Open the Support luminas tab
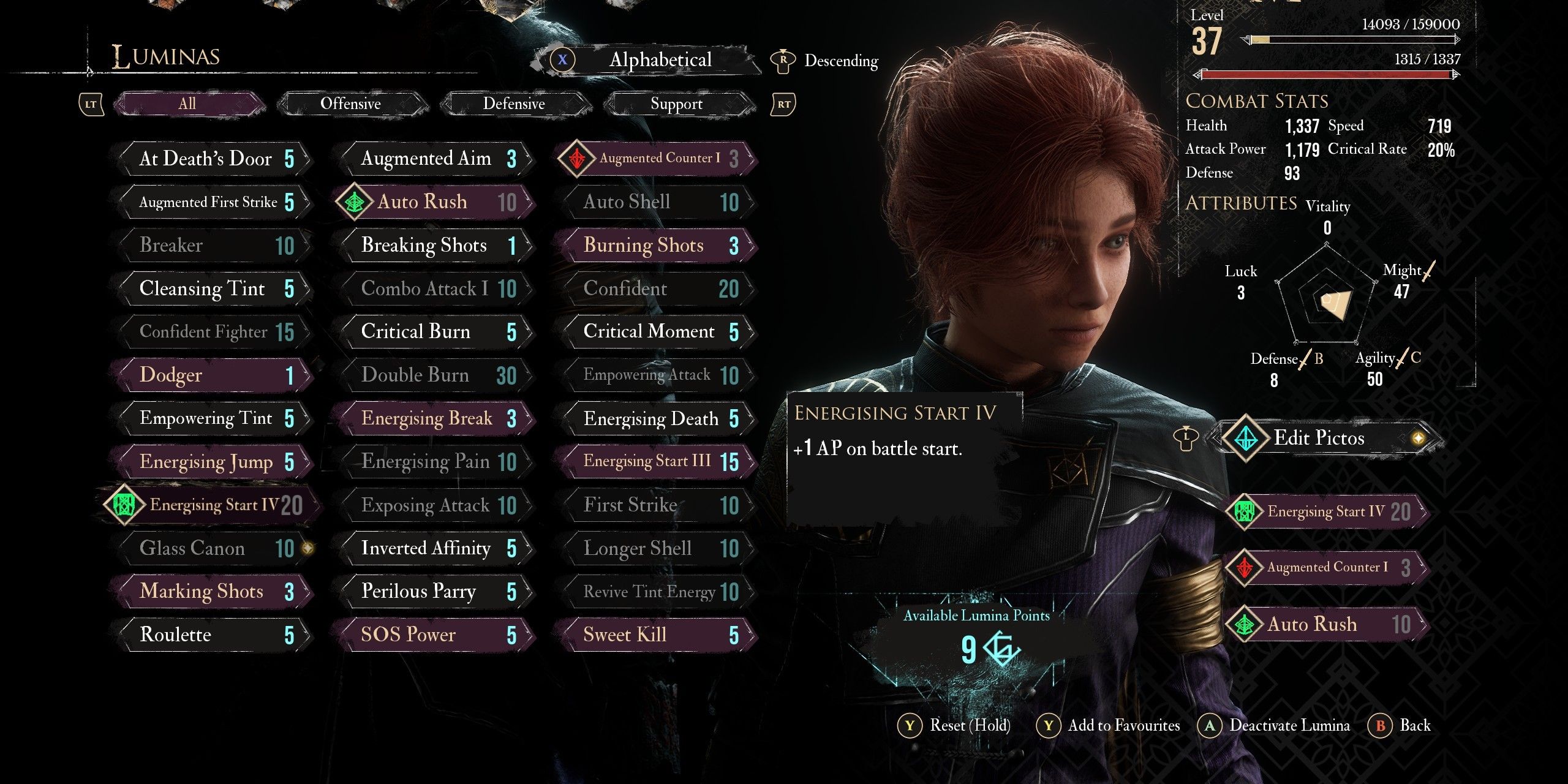Screen dimensions: 1568x784 tap(676, 104)
